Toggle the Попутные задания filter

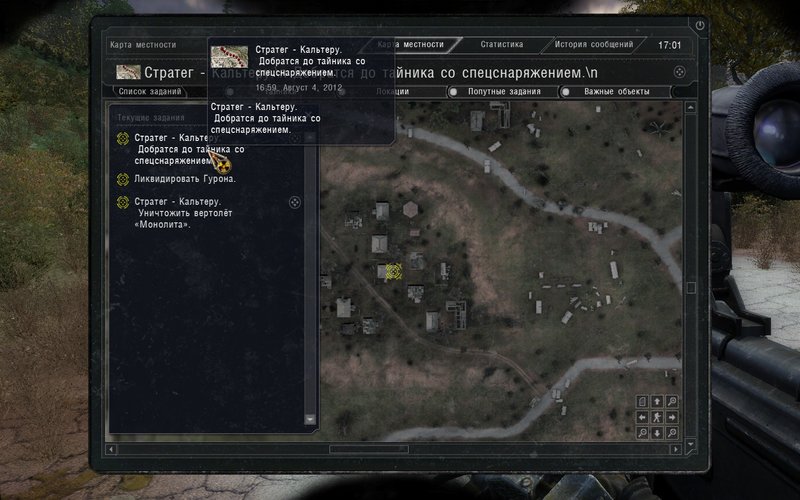point(506,92)
